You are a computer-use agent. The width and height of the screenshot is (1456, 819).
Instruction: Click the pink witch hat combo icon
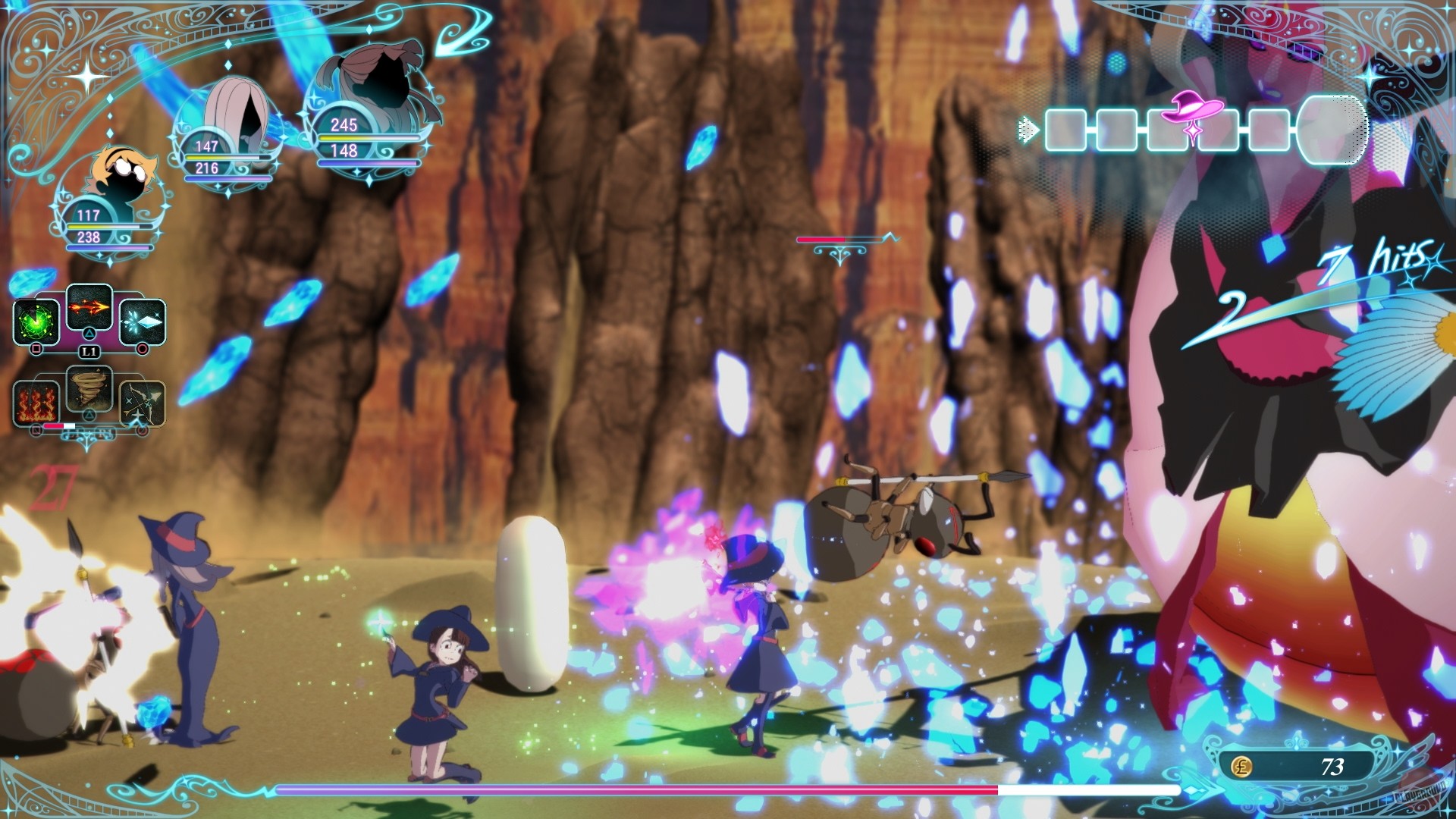point(1192,110)
